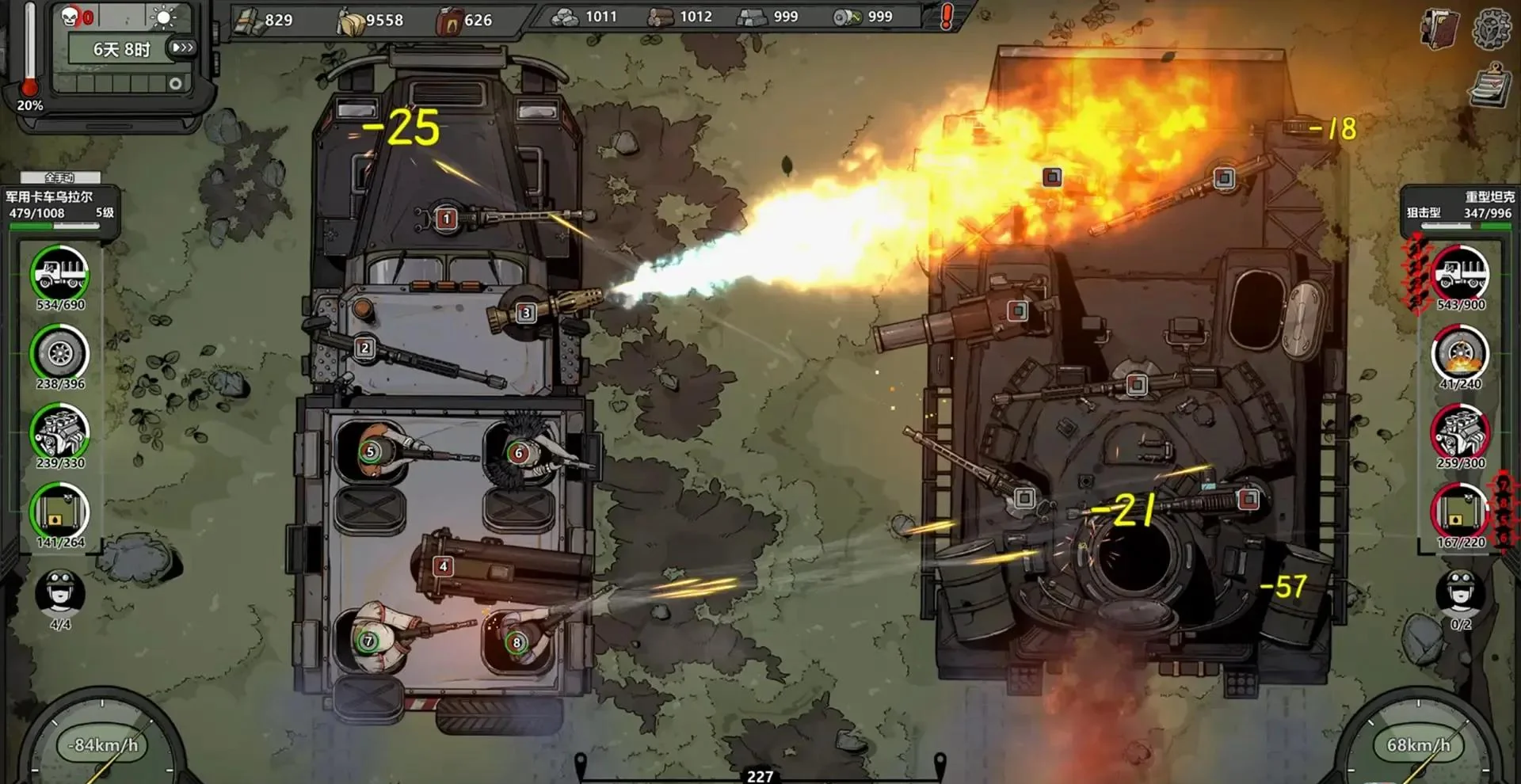Click the fast-forward time button
The image size is (1521, 784).
[183, 48]
